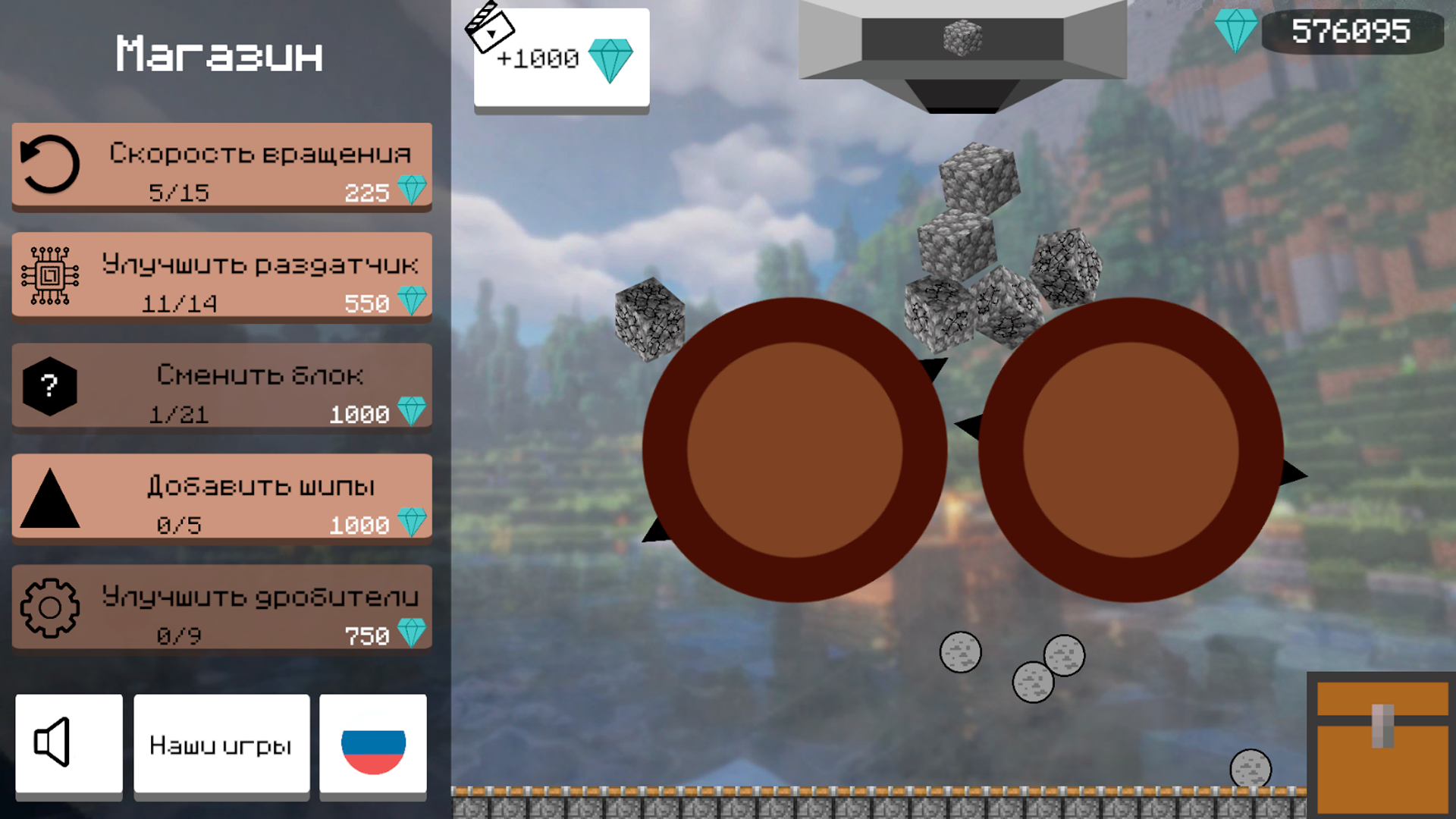This screenshot has height=819, width=1456.
Task: Toggle the sound with the speaker button
Action: 68,745
